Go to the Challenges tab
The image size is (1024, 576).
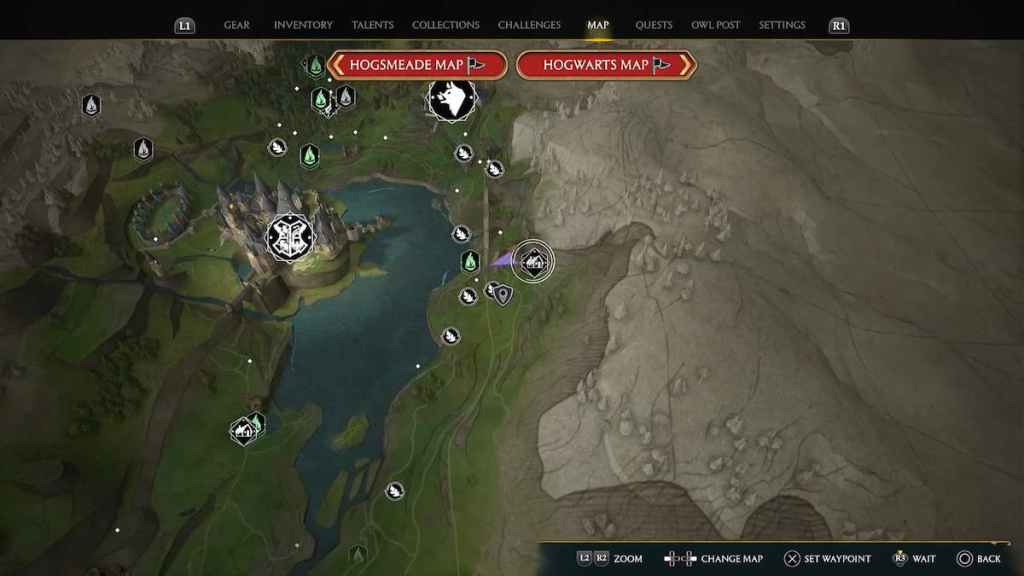[530, 25]
